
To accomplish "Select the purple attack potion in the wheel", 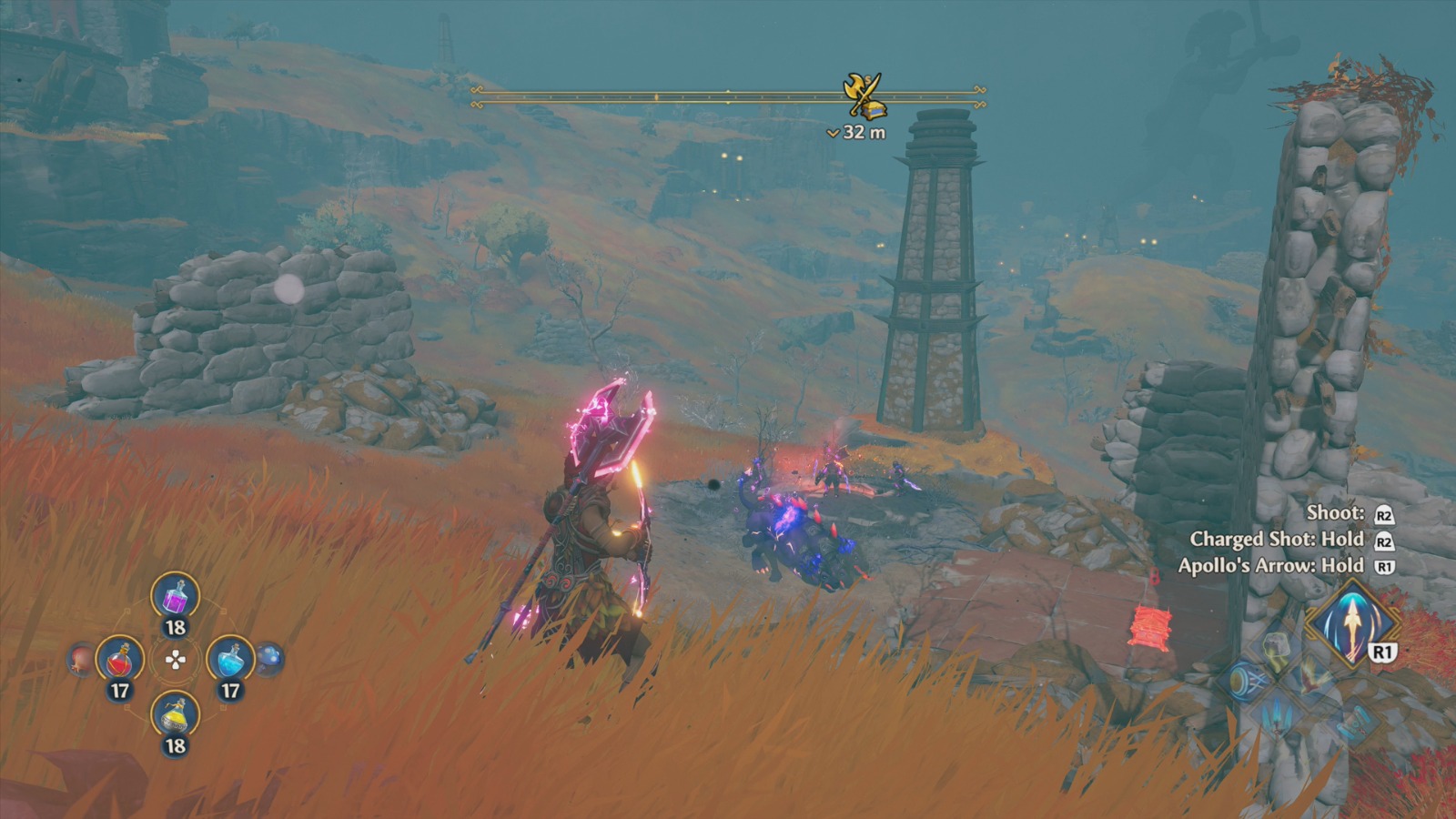I will (x=175, y=598).
